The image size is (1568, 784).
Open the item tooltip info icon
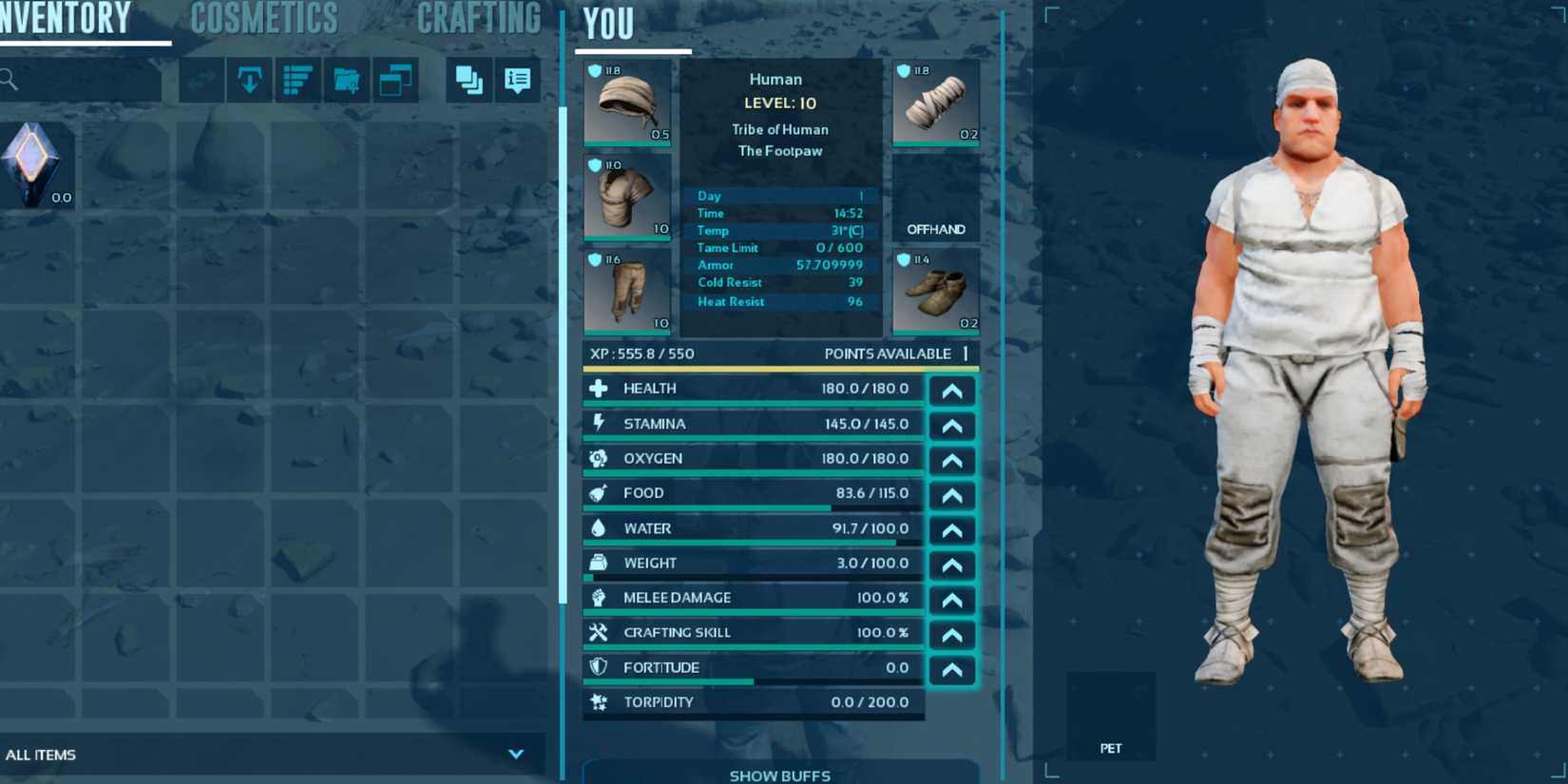(516, 81)
